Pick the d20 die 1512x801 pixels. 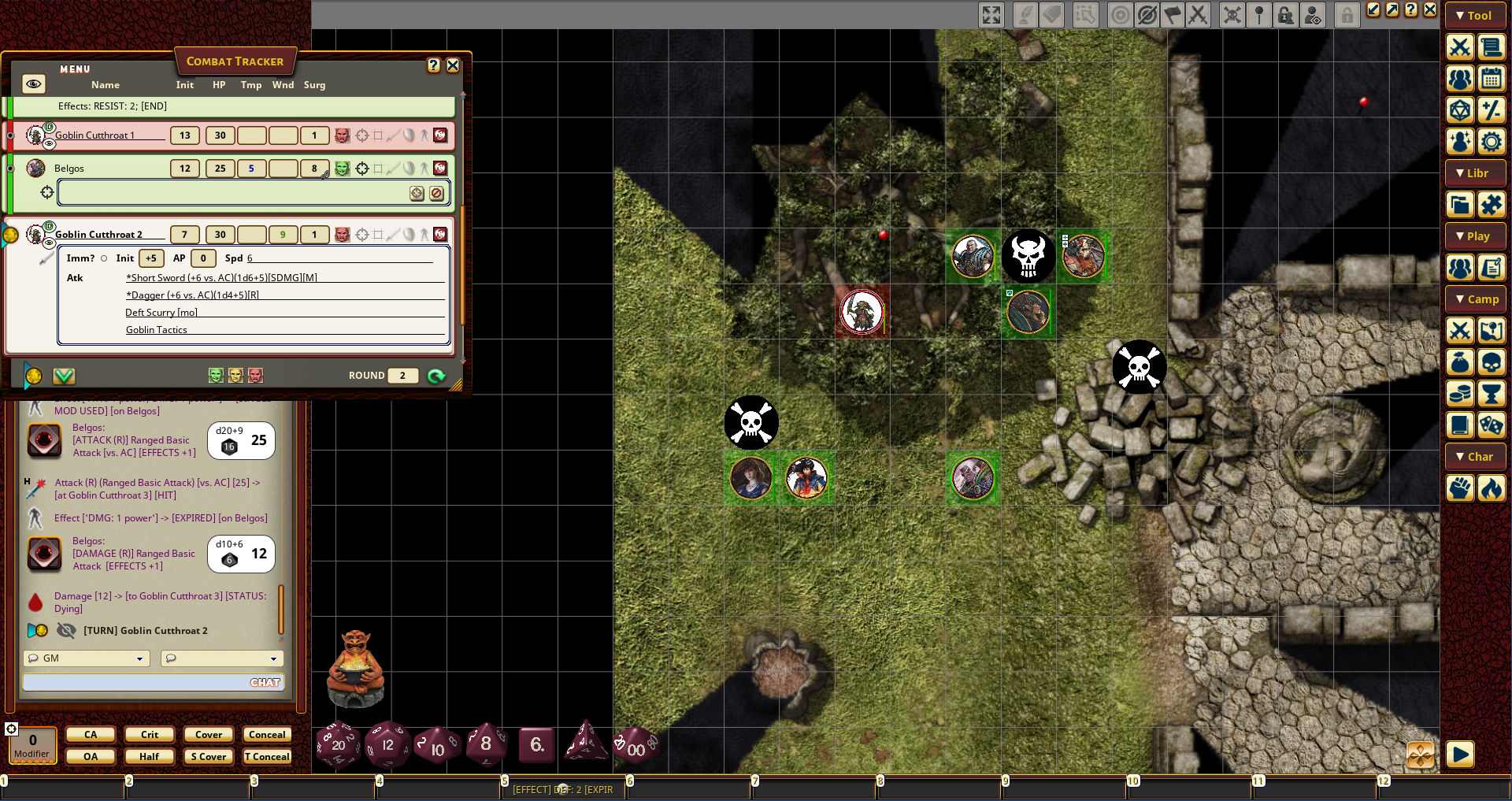point(338,744)
